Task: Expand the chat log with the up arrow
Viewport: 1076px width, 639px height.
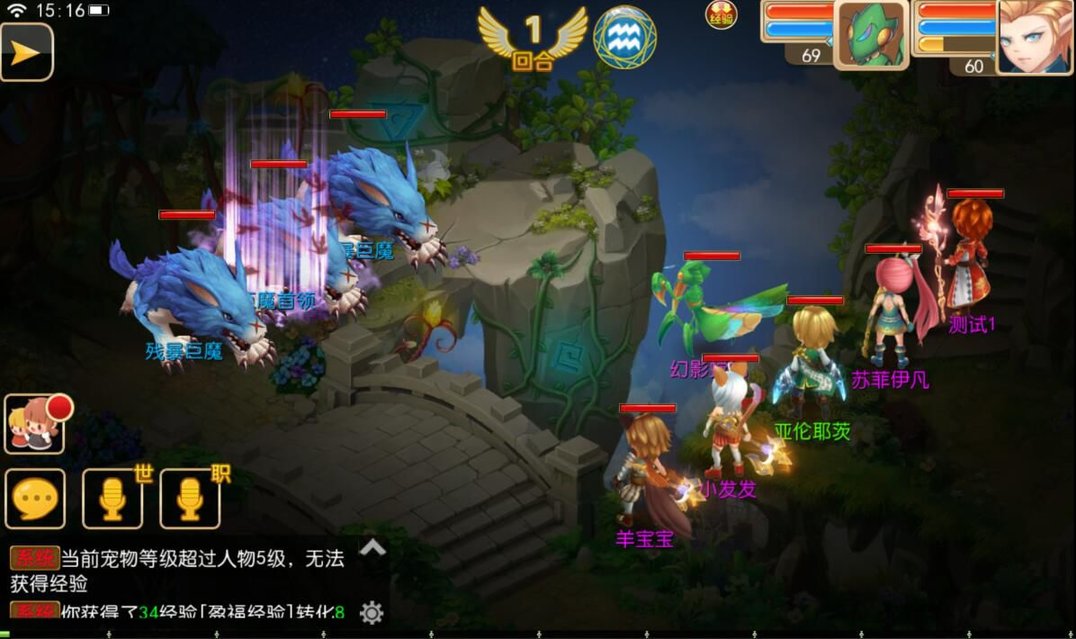Action: (x=372, y=547)
